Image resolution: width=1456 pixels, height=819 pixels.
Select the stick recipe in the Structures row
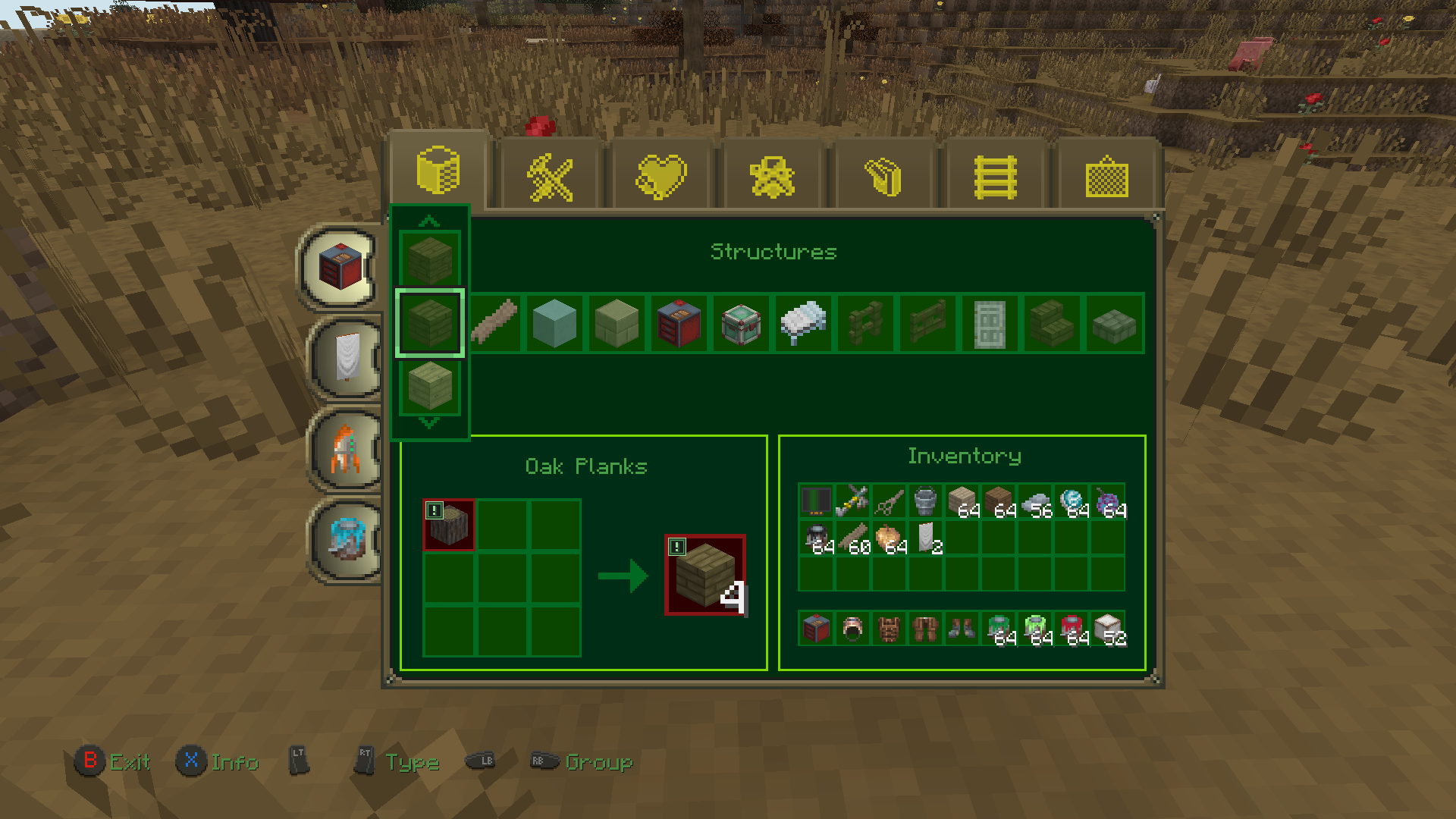coord(494,322)
